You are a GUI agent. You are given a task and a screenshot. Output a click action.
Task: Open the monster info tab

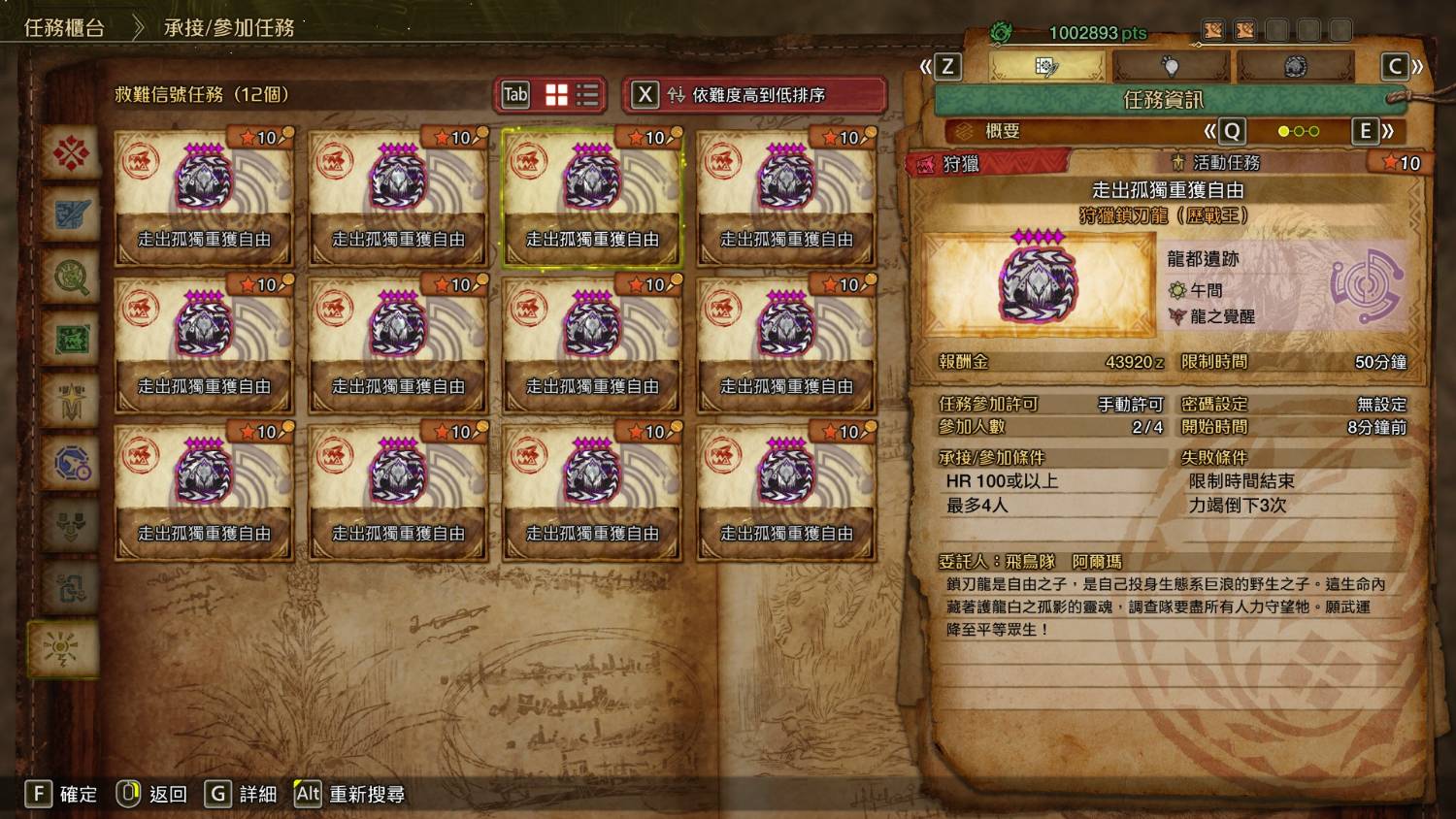click(x=1295, y=66)
